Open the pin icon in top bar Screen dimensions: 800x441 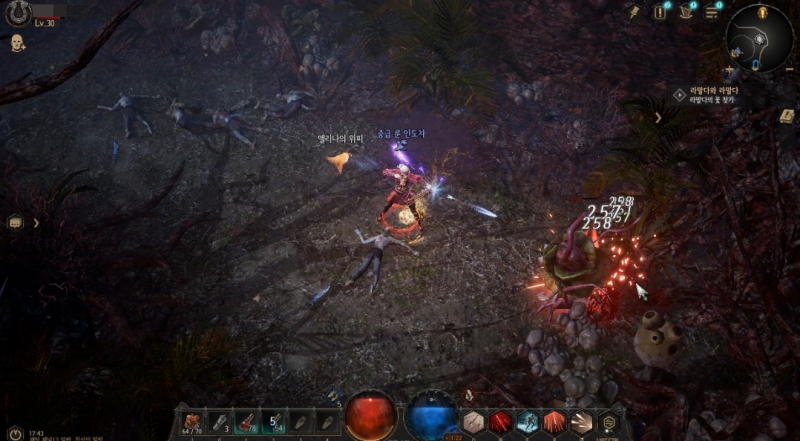[x=634, y=11]
